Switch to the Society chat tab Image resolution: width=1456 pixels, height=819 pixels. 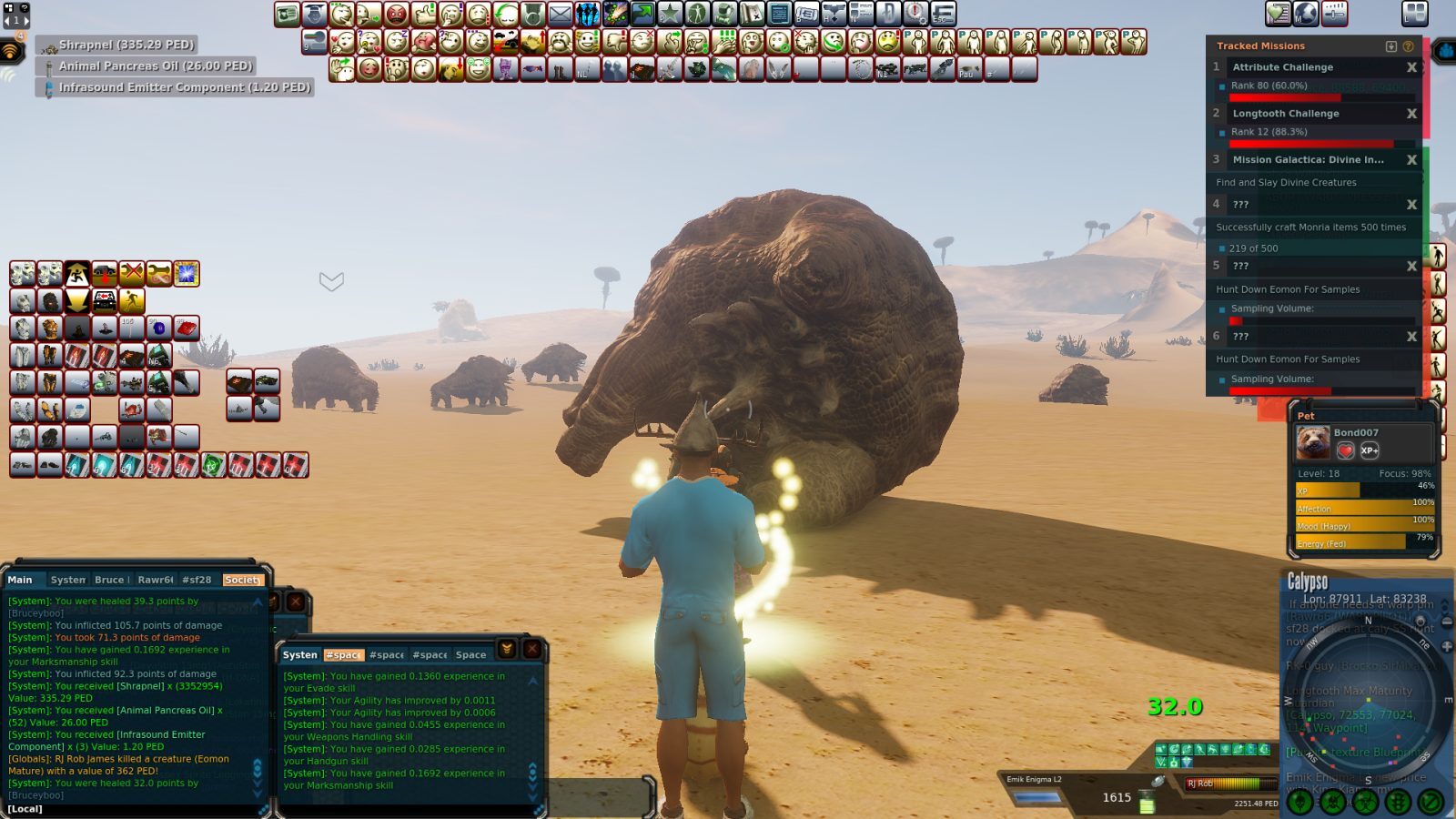click(242, 580)
